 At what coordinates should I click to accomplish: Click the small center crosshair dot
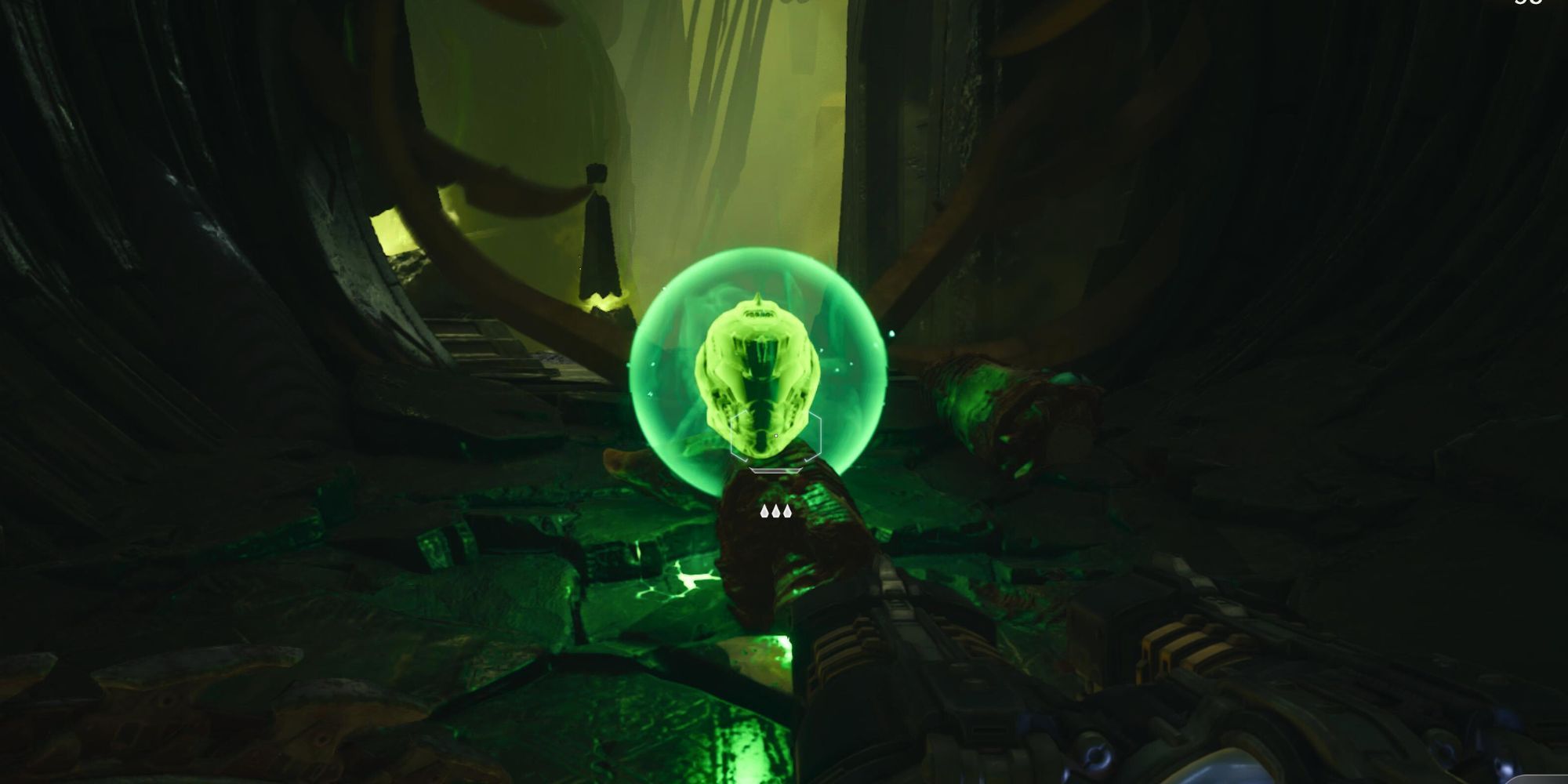point(776,435)
